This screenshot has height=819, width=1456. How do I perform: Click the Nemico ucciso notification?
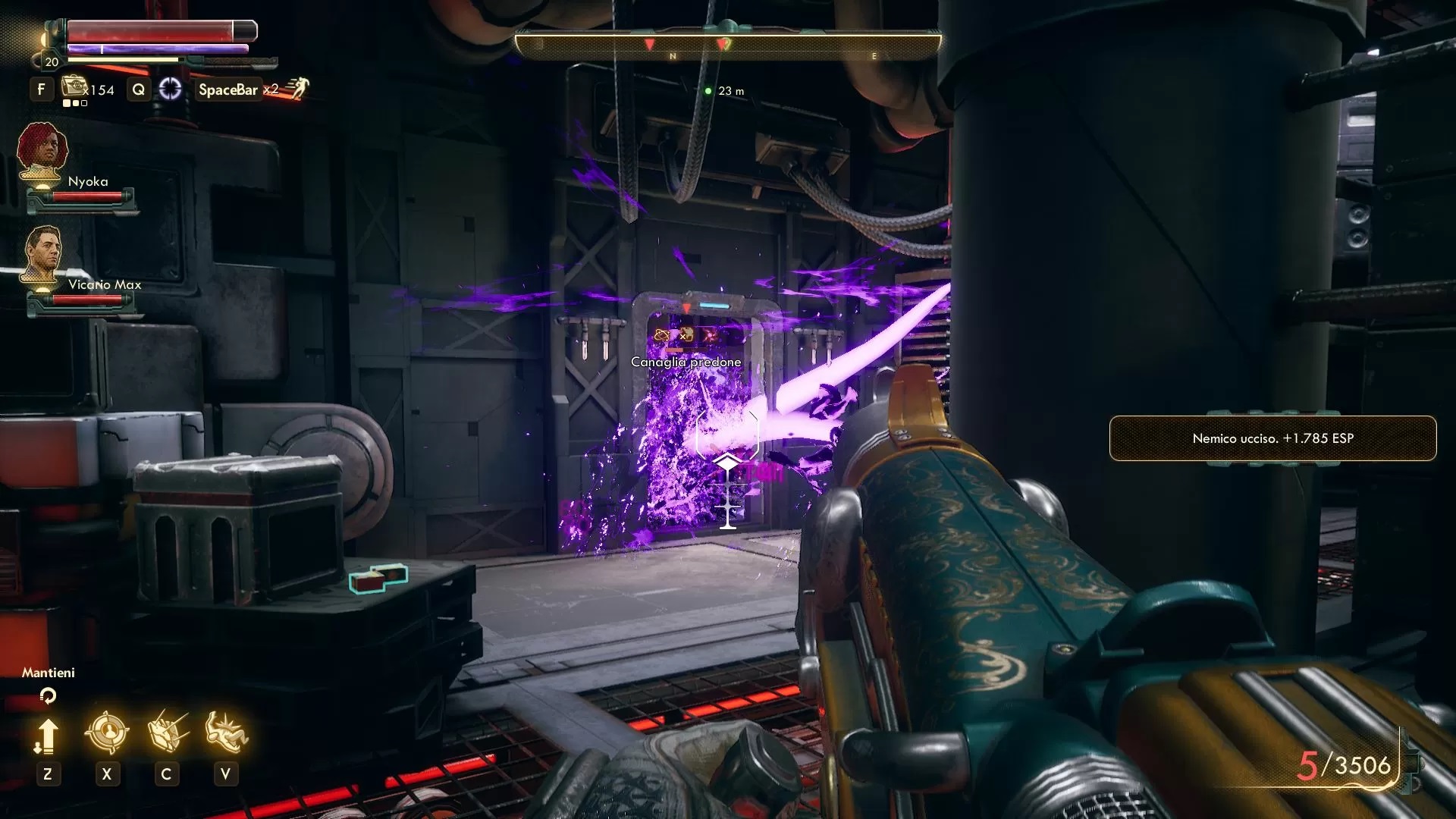click(x=1272, y=438)
